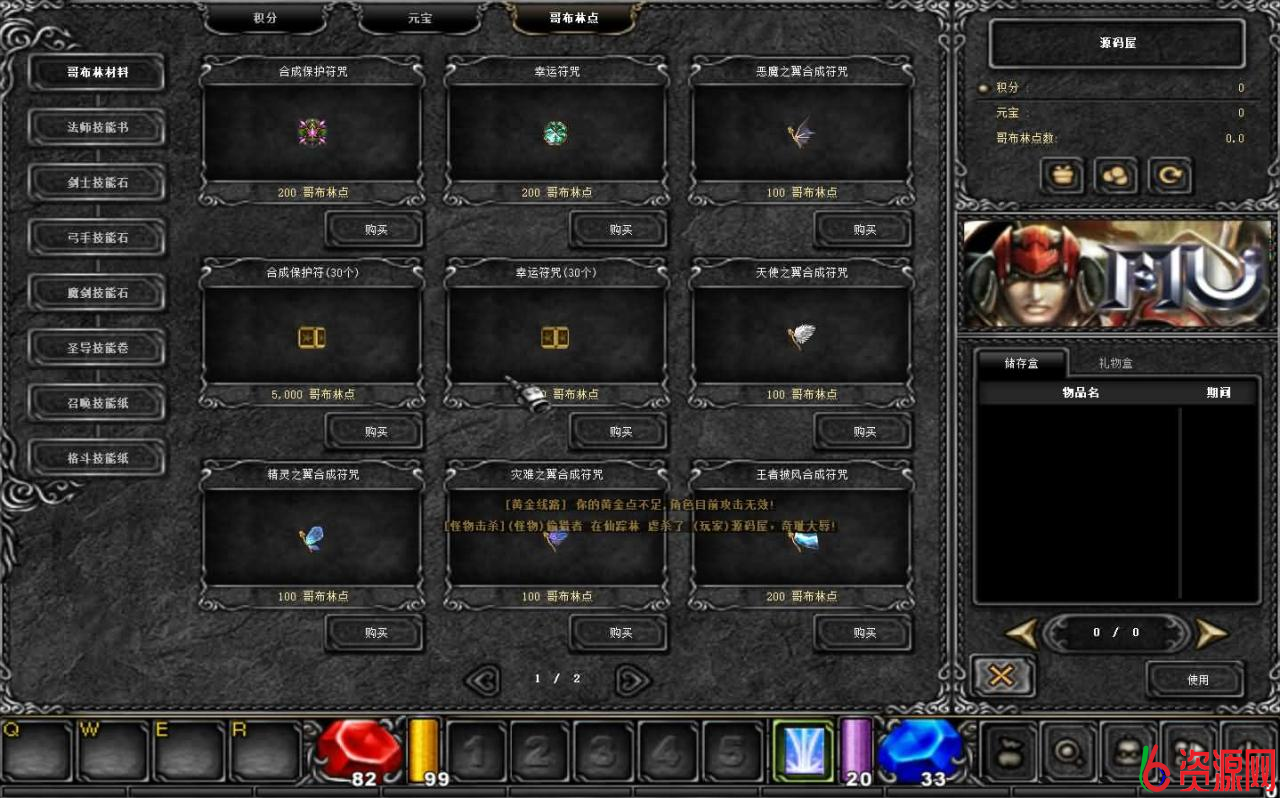Close the shop using the X icon
The image size is (1280, 798).
pos(1002,675)
